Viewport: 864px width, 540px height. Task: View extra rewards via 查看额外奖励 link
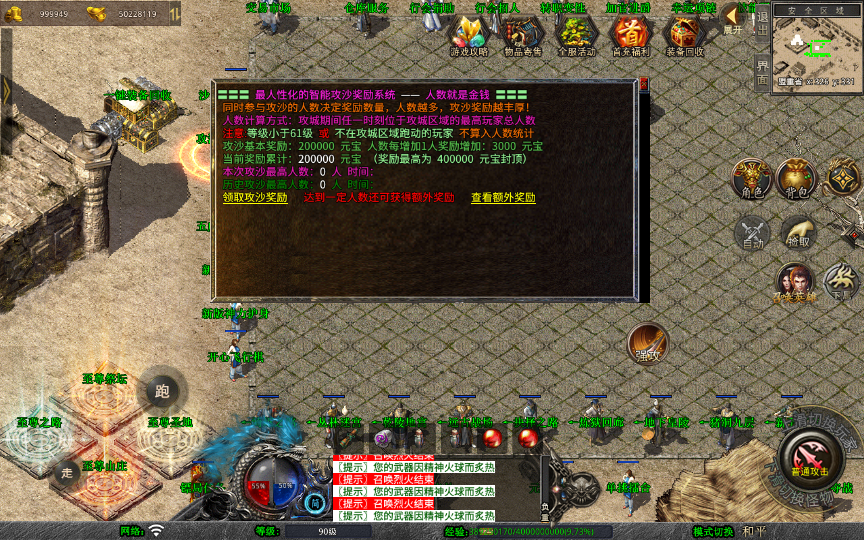point(503,198)
